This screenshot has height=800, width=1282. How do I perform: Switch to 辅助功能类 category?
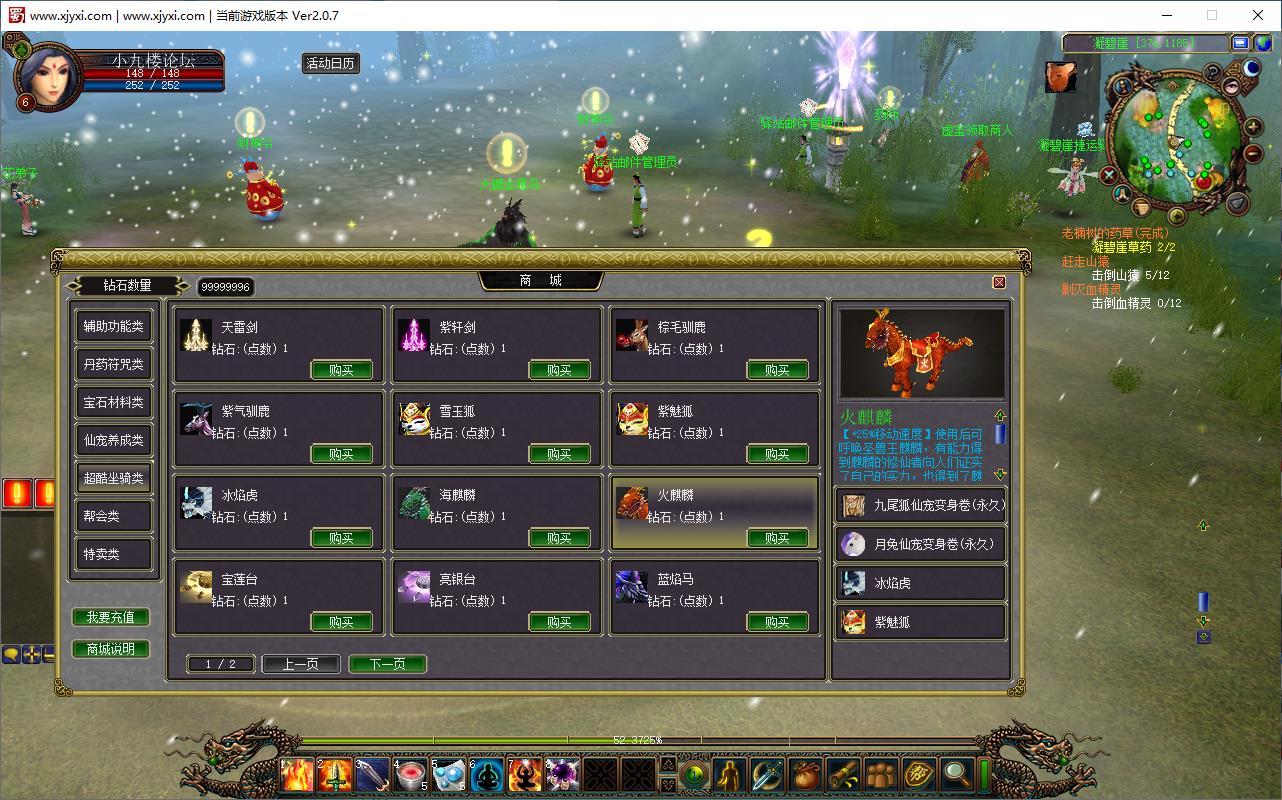[x=114, y=326]
